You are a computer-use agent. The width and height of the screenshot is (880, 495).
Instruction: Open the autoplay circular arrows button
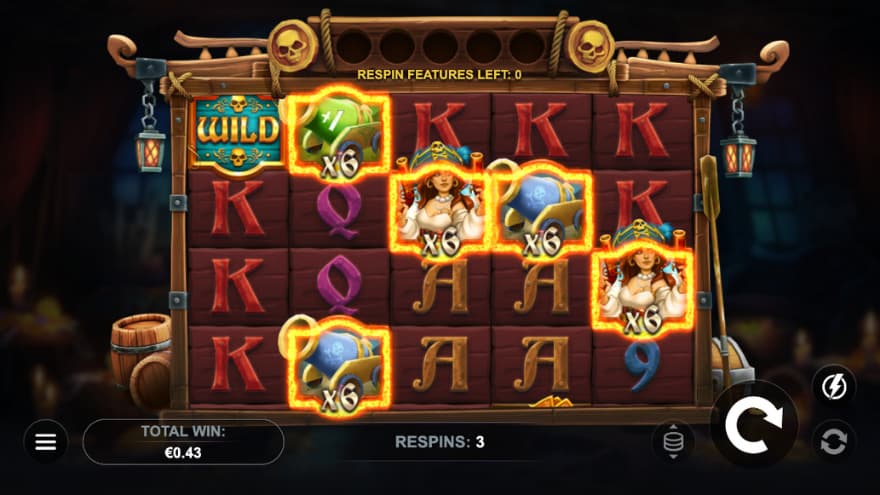point(833,440)
